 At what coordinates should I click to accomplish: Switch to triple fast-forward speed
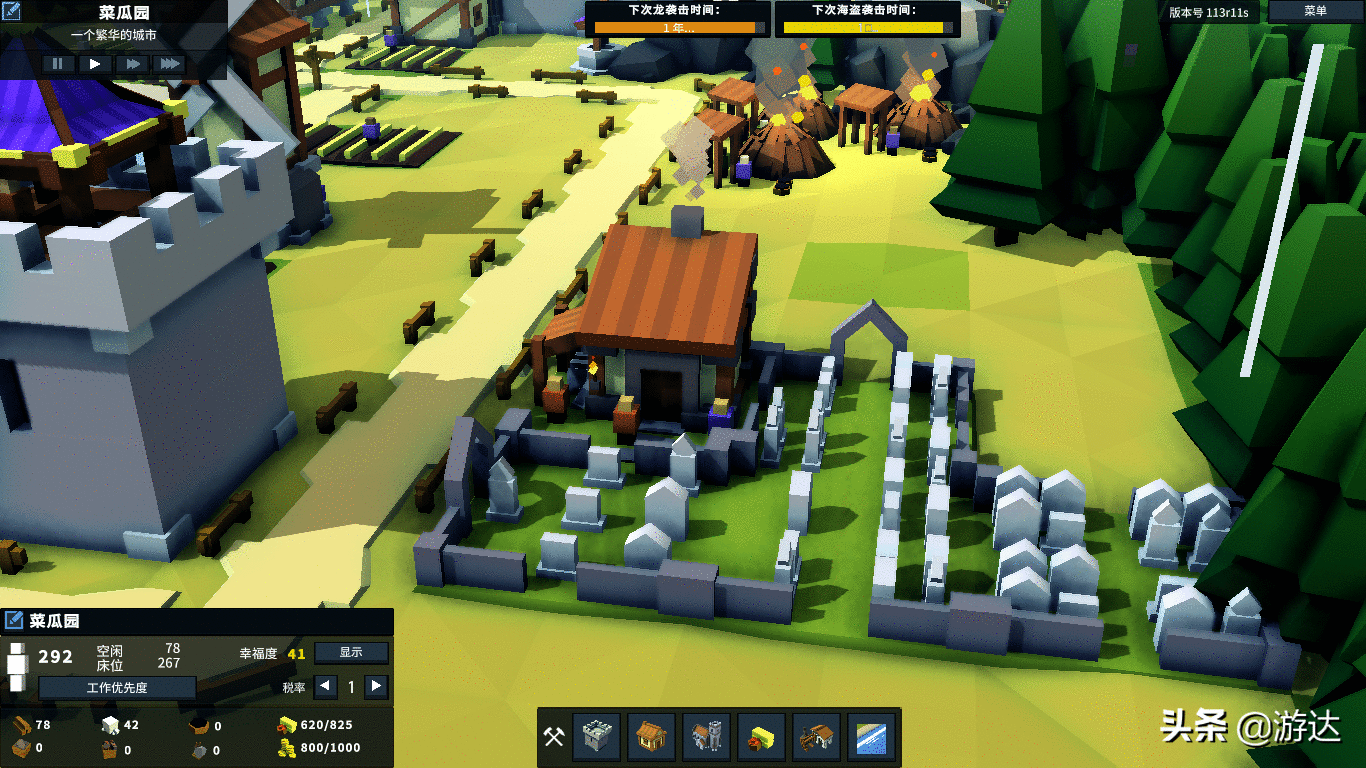170,63
